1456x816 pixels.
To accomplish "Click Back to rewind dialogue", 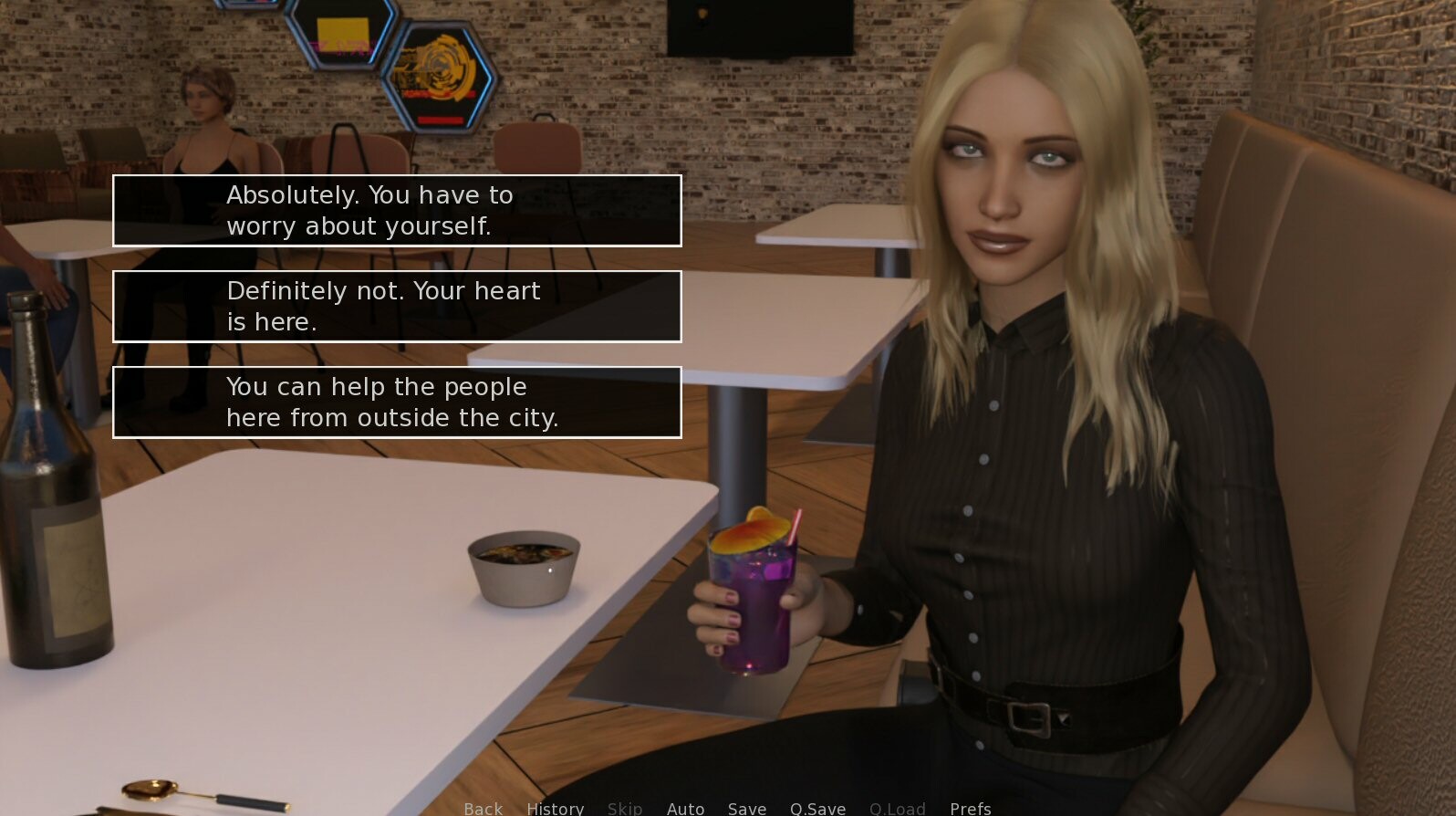I will 483,809.
